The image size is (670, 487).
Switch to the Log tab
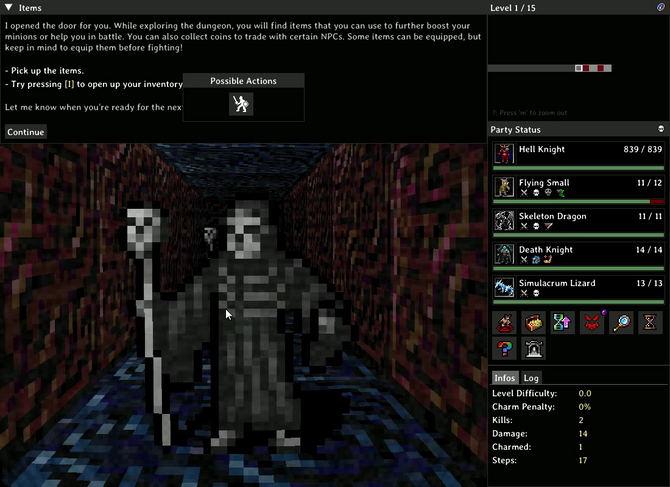(x=532, y=378)
